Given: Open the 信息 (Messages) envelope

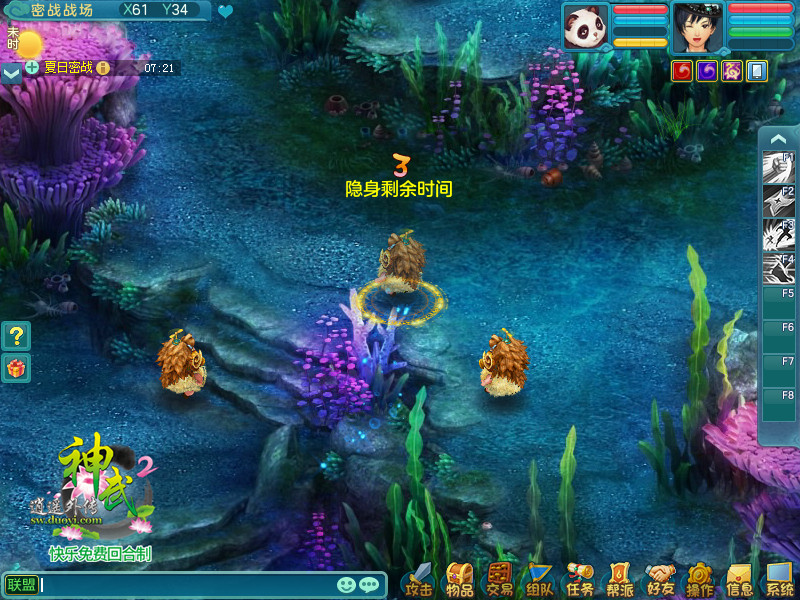Looking at the screenshot, I should point(740,580).
